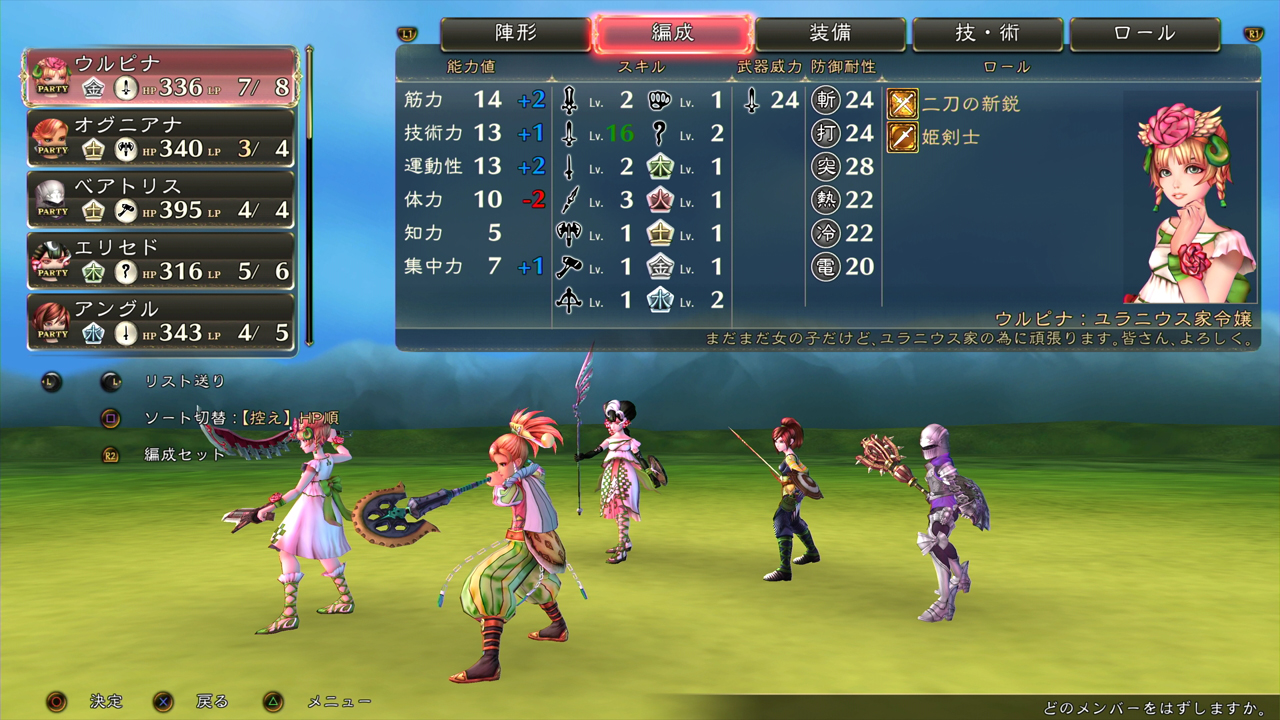The image size is (1280, 720).
Task: Show the ロール roles tab
Action: point(1145,34)
